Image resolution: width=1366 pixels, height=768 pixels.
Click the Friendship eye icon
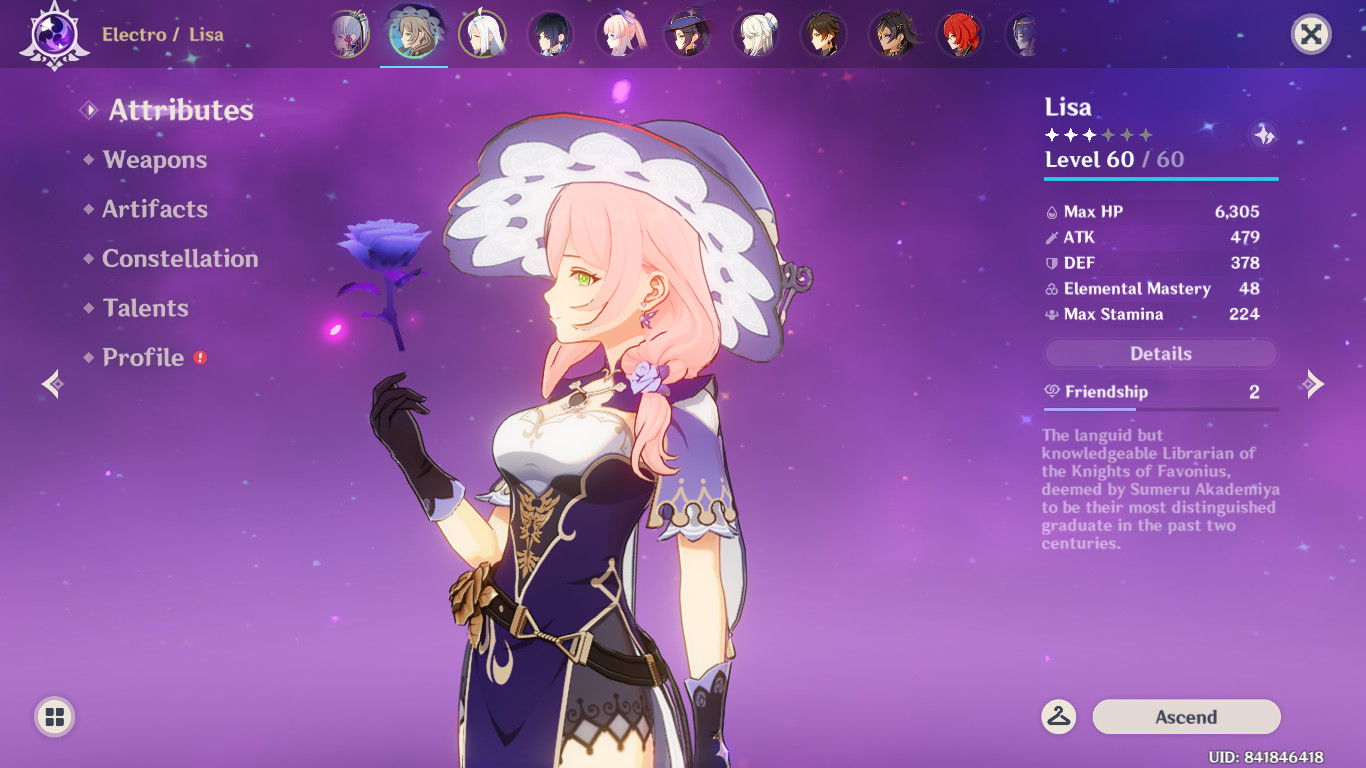pyautogui.click(x=1053, y=392)
